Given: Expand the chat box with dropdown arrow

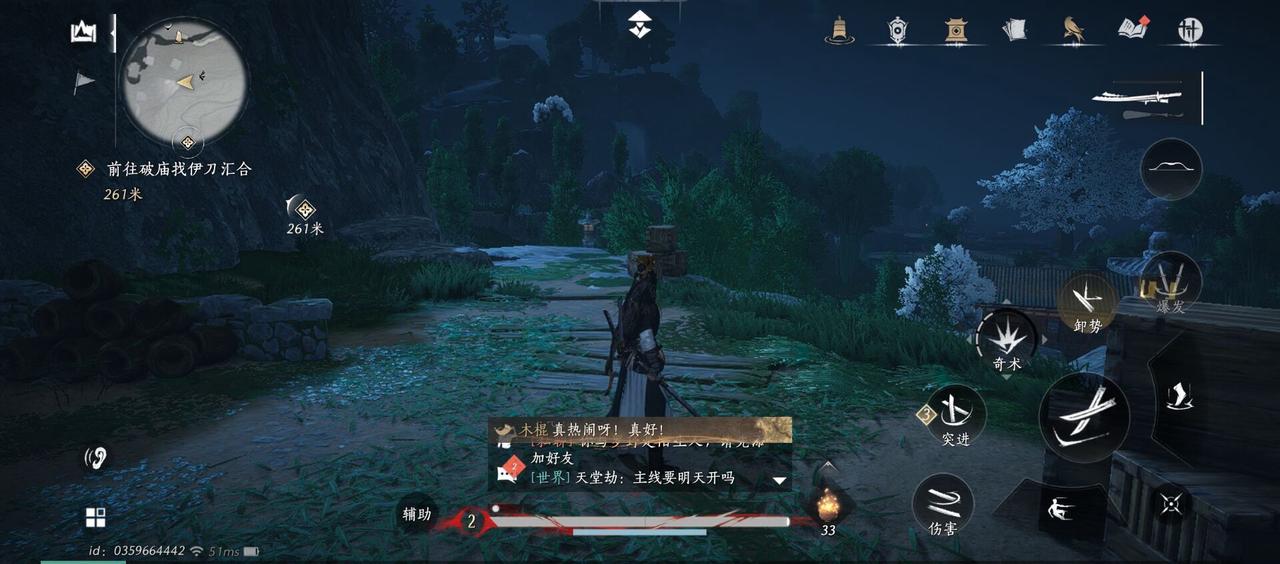Looking at the screenshot, I should [779, 480].
